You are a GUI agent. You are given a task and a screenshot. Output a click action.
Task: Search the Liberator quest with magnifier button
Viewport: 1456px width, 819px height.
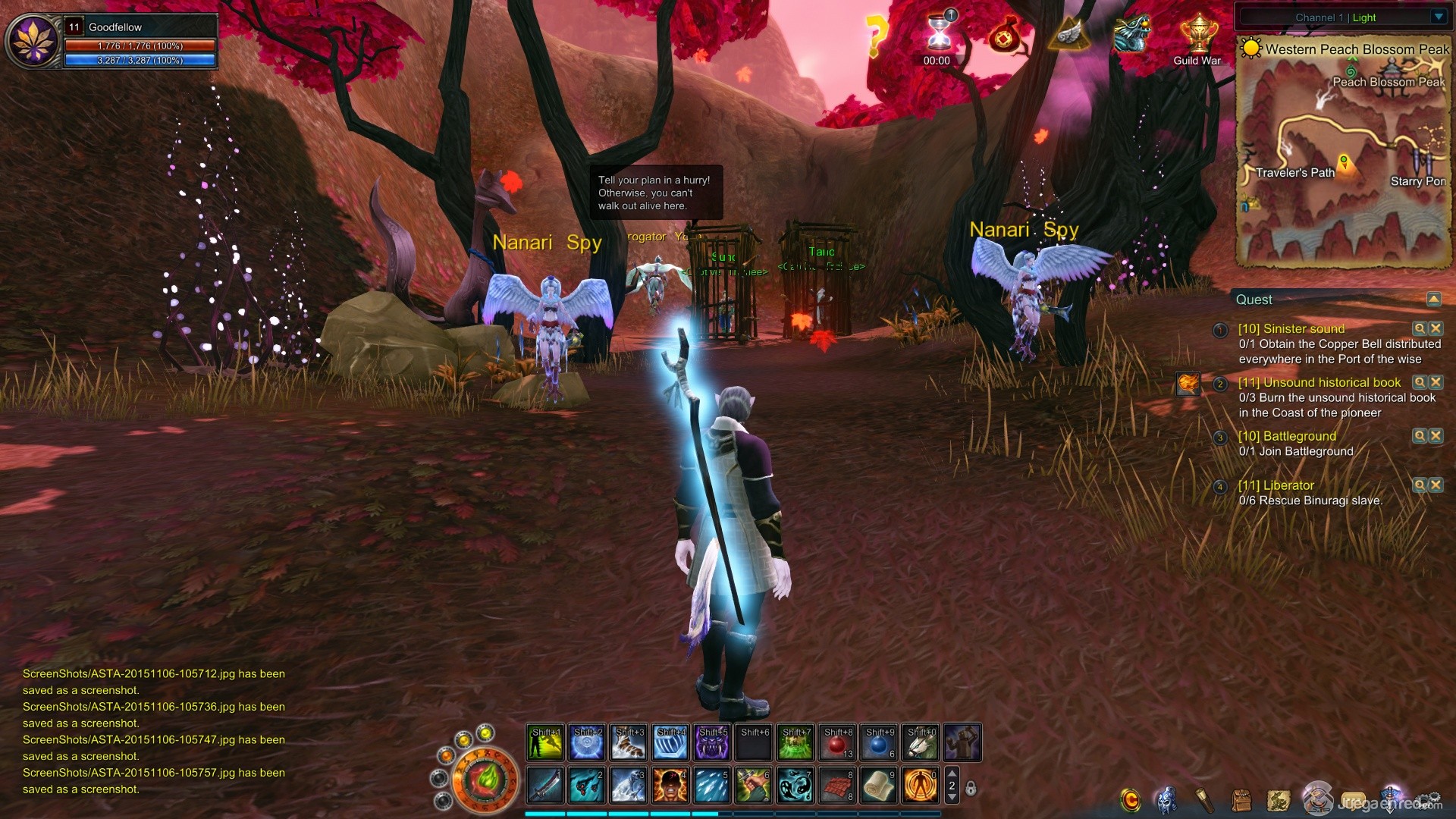[x=1419, y=485]
